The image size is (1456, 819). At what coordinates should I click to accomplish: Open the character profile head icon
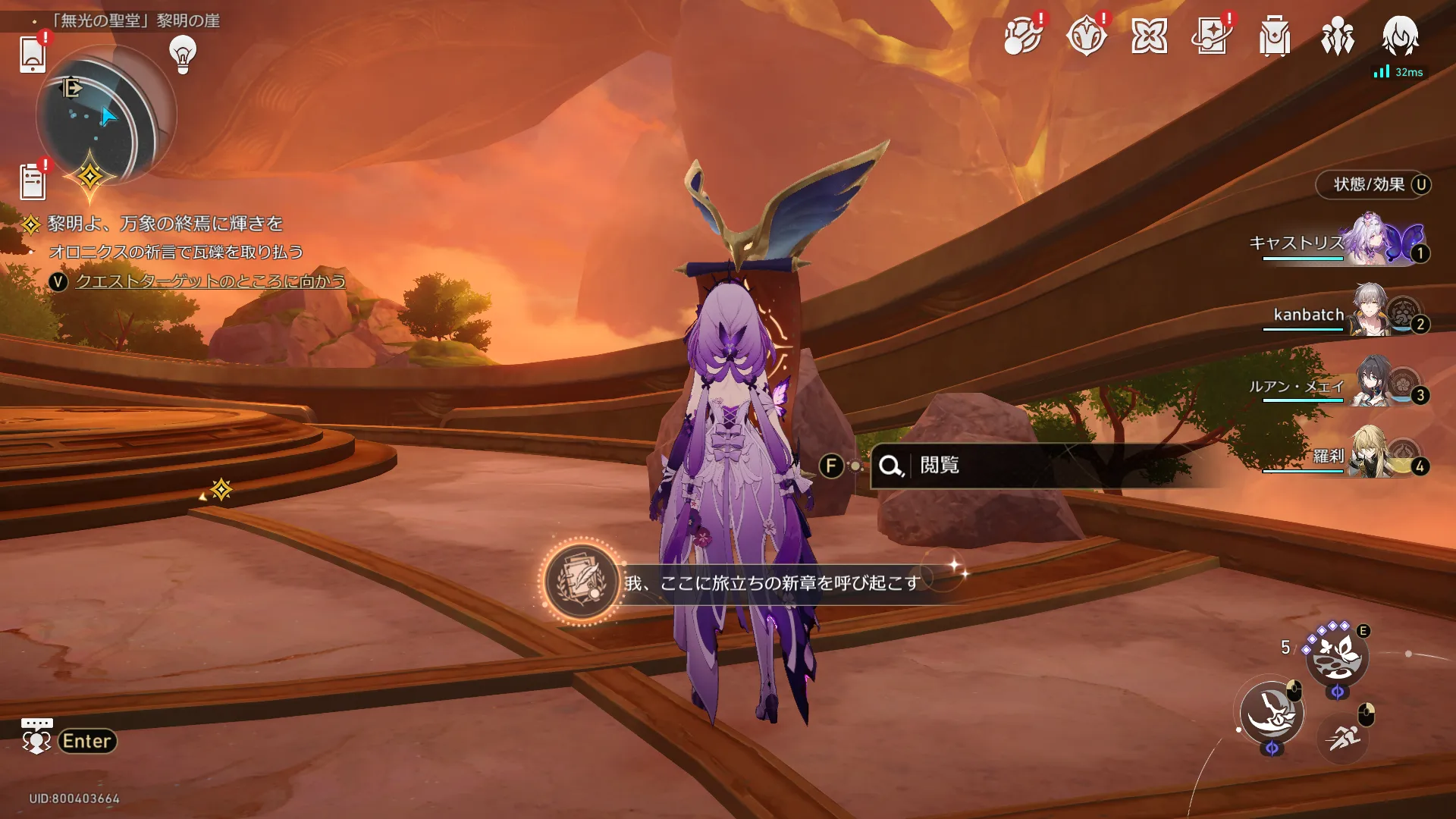(x=1400, y=36)
